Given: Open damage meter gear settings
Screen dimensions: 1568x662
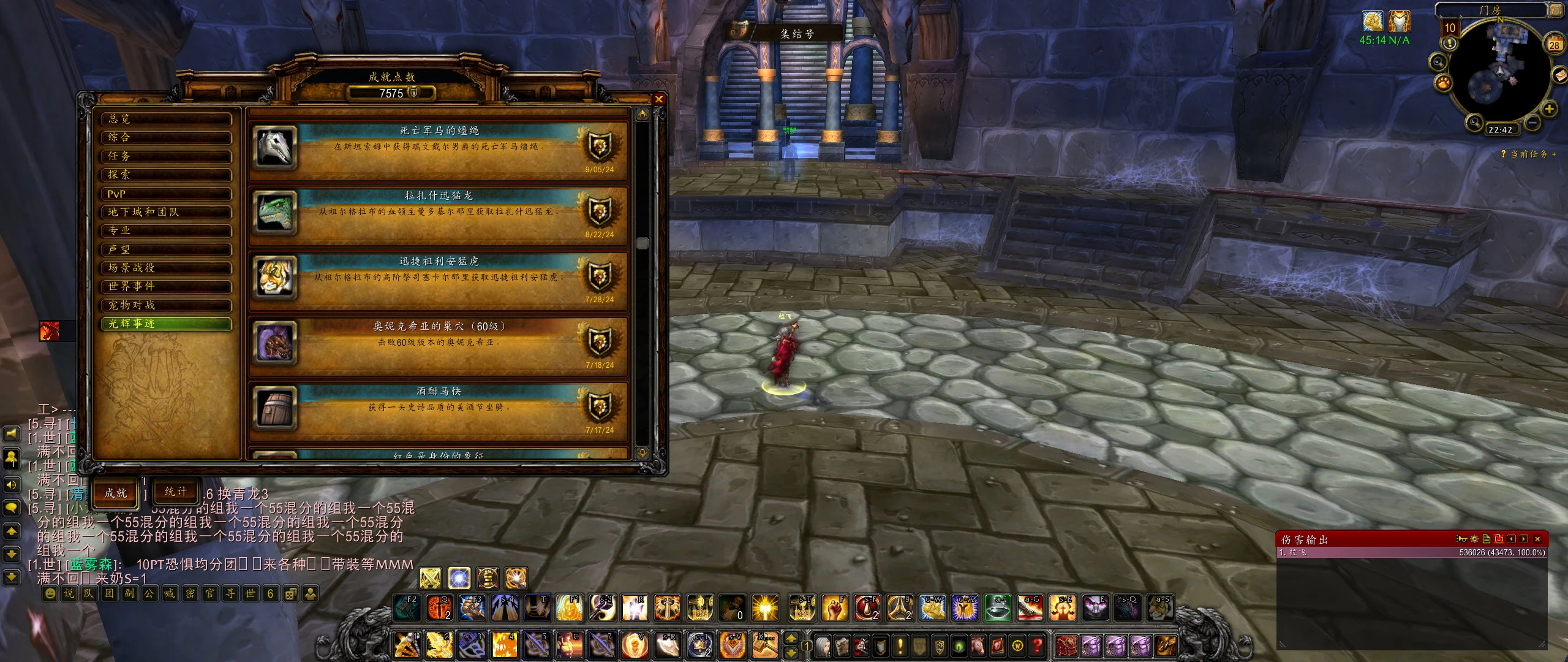Looking at the screenshot, I should tap(1474, 539).
